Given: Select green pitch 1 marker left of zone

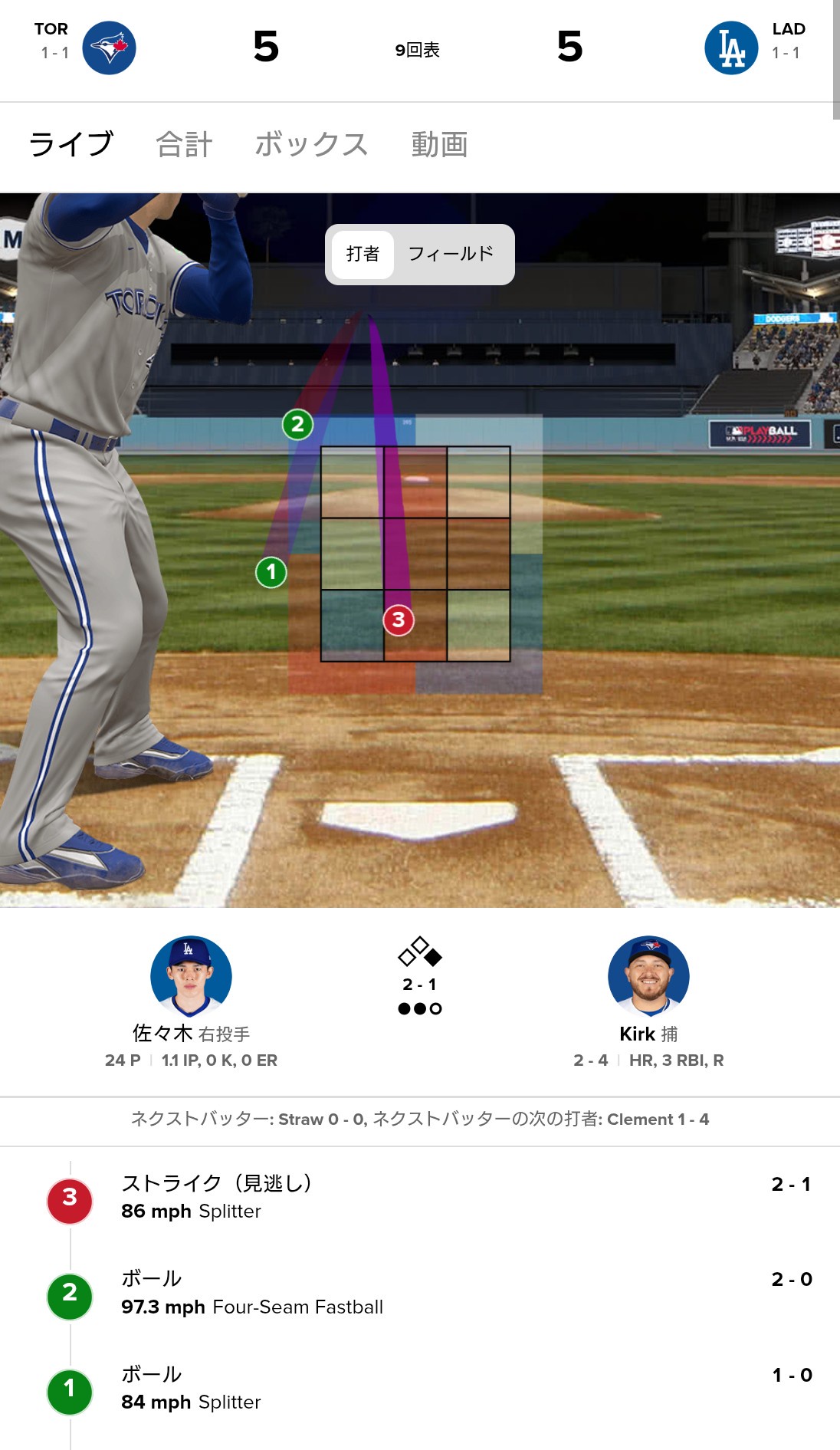Looking at the screenshot, I should tap(271, 572).
